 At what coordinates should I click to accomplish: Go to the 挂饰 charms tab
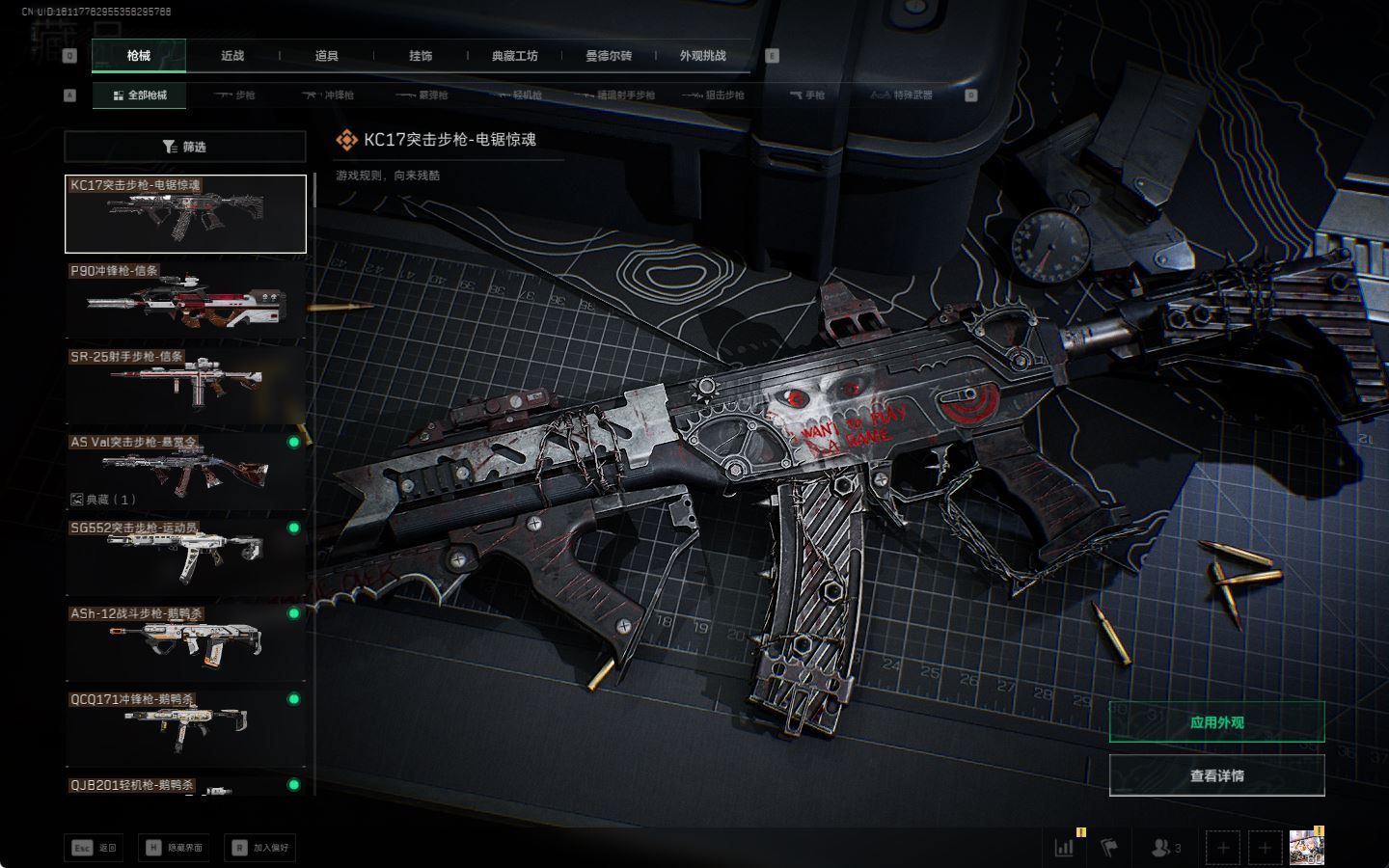(421, 56)
